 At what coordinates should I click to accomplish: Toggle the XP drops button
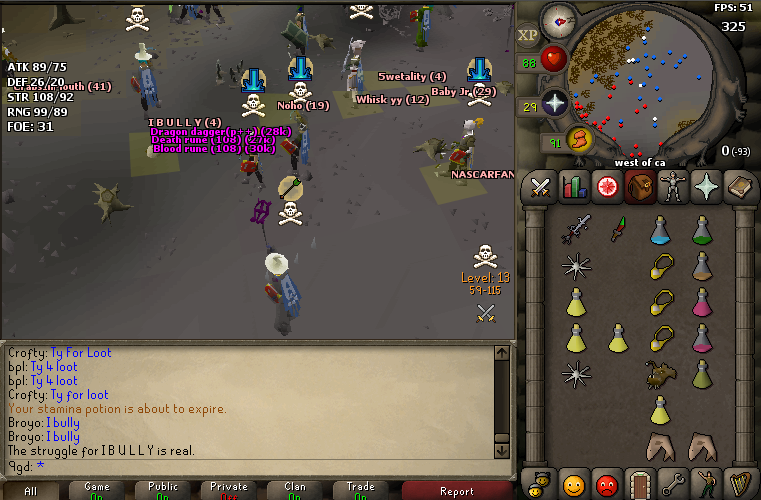529,35
